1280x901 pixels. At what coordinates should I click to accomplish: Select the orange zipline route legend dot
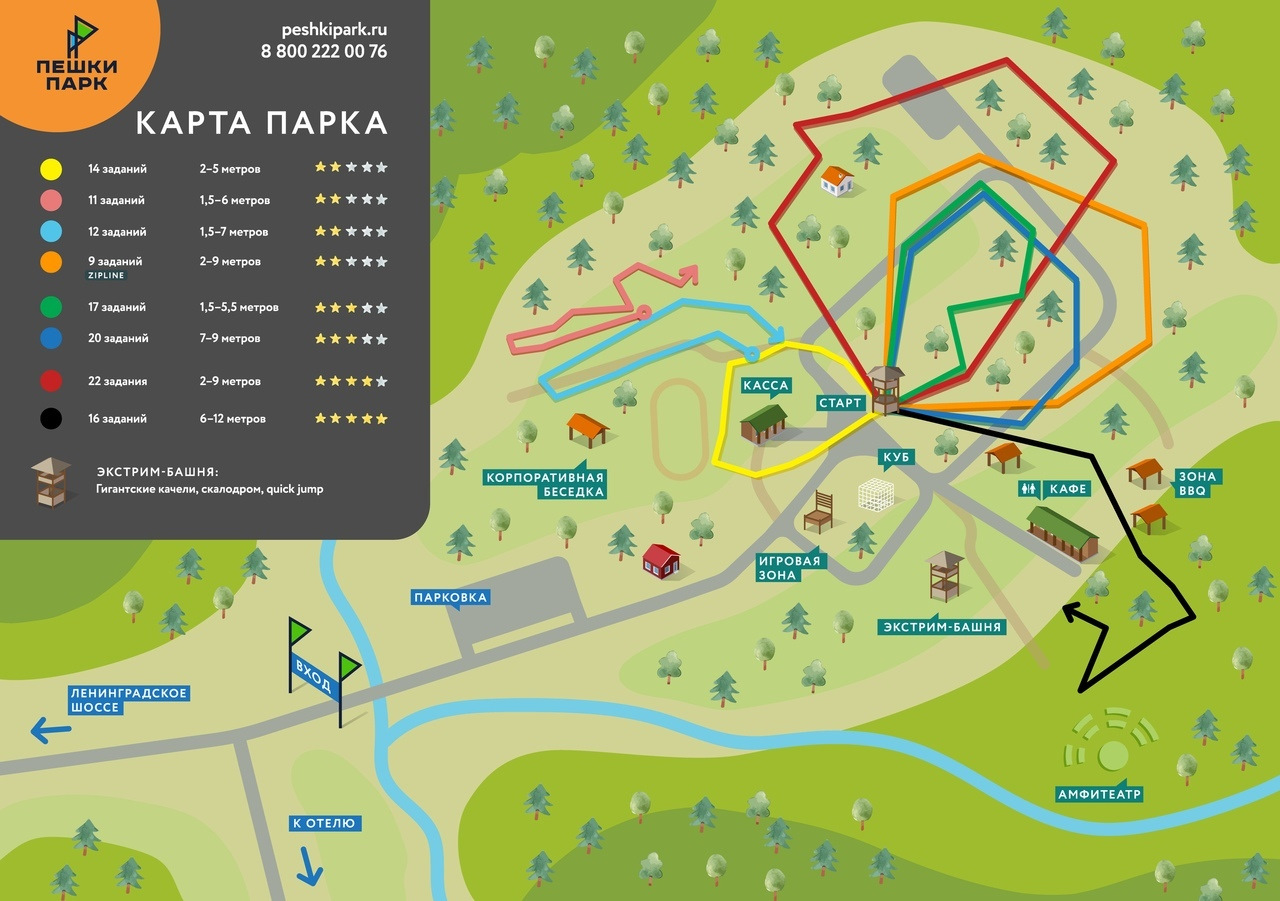point(51,262)
